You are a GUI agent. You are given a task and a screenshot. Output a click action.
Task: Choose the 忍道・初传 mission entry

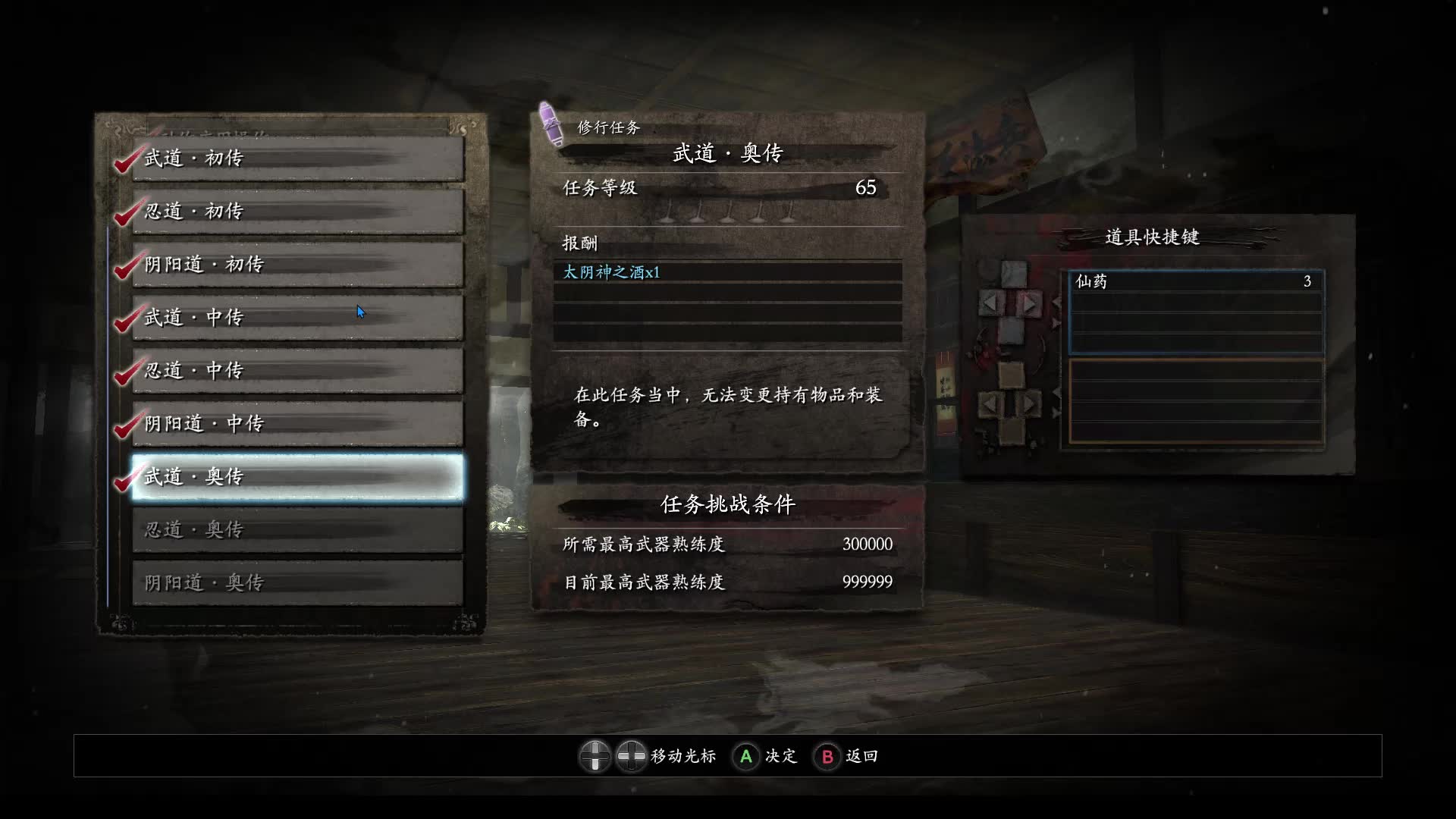click(x=297, y=212)
